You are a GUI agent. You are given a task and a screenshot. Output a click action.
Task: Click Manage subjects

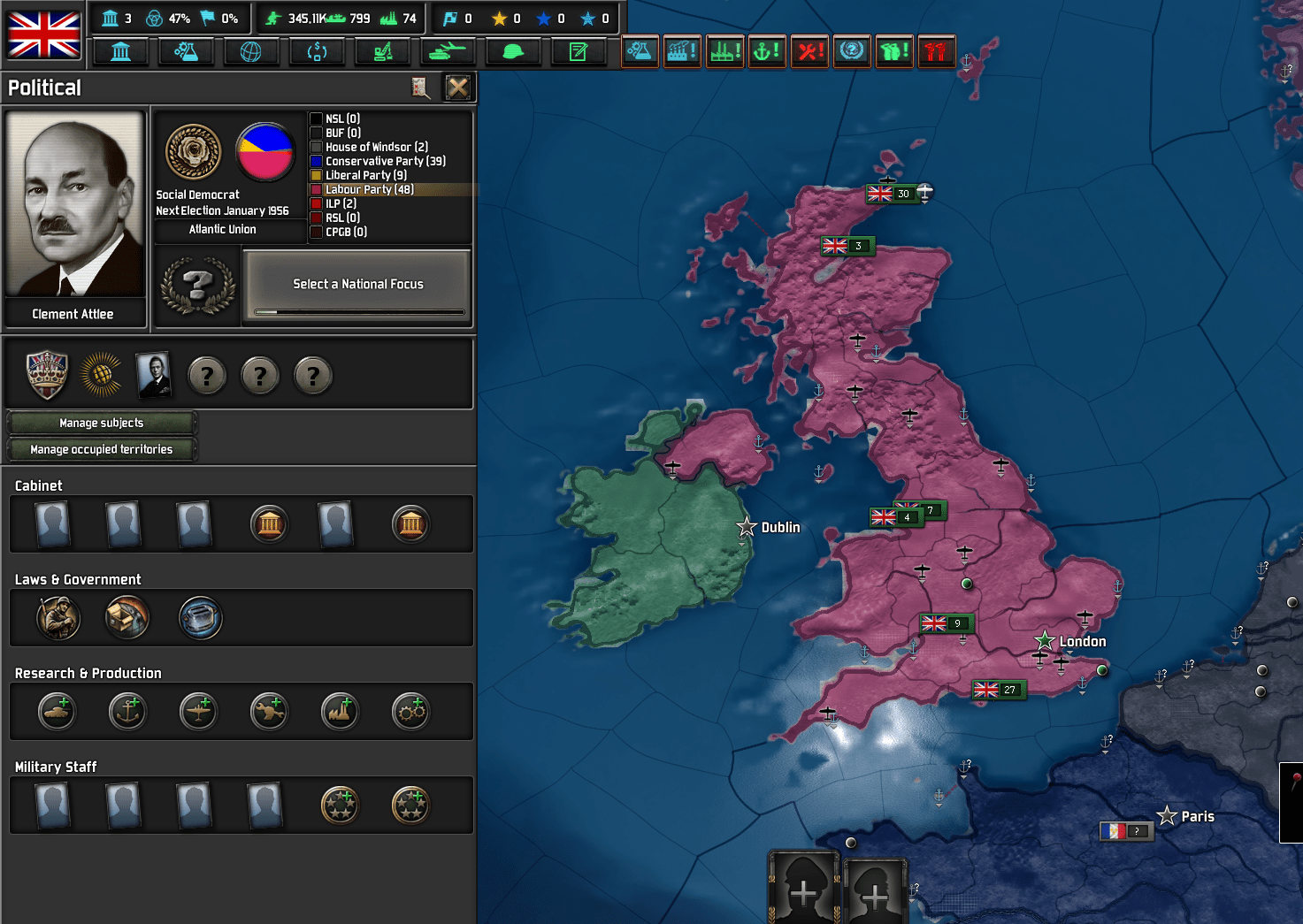(x=100, y=423)
